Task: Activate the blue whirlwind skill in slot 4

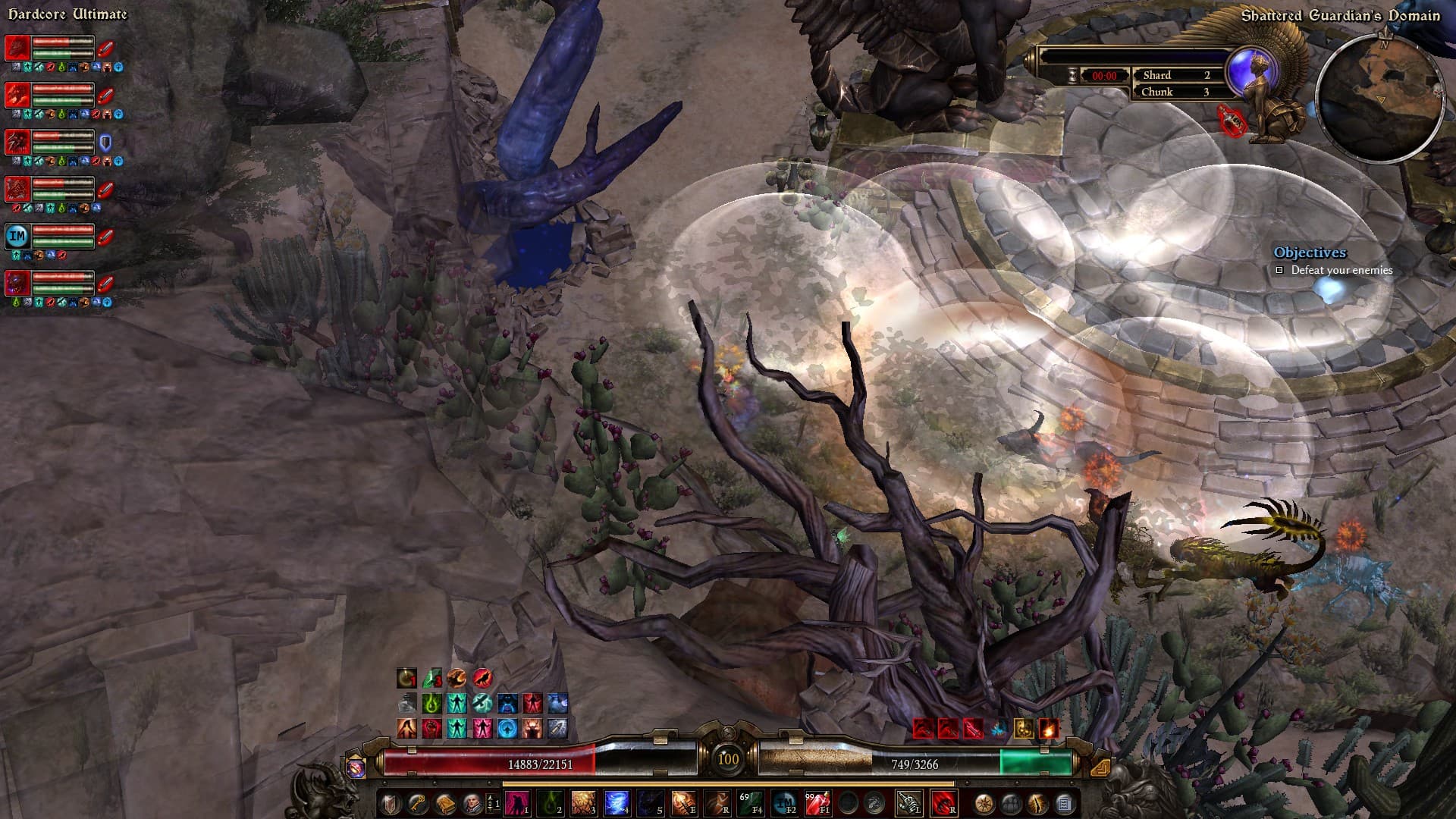Action: click(x=616, y=802)
